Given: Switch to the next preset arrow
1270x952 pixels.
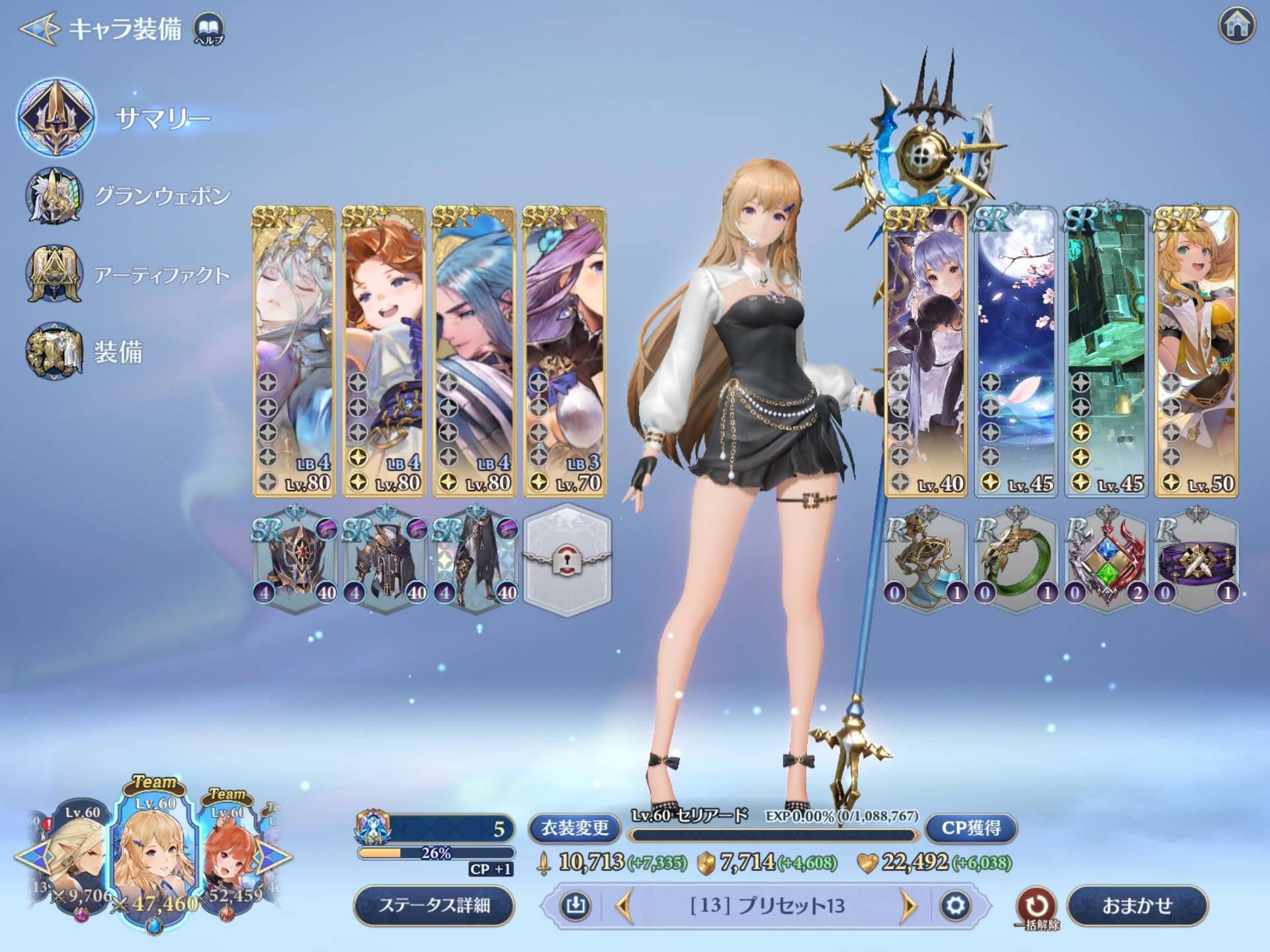Looking at the screenshot, I should click(x=910, y=906).
